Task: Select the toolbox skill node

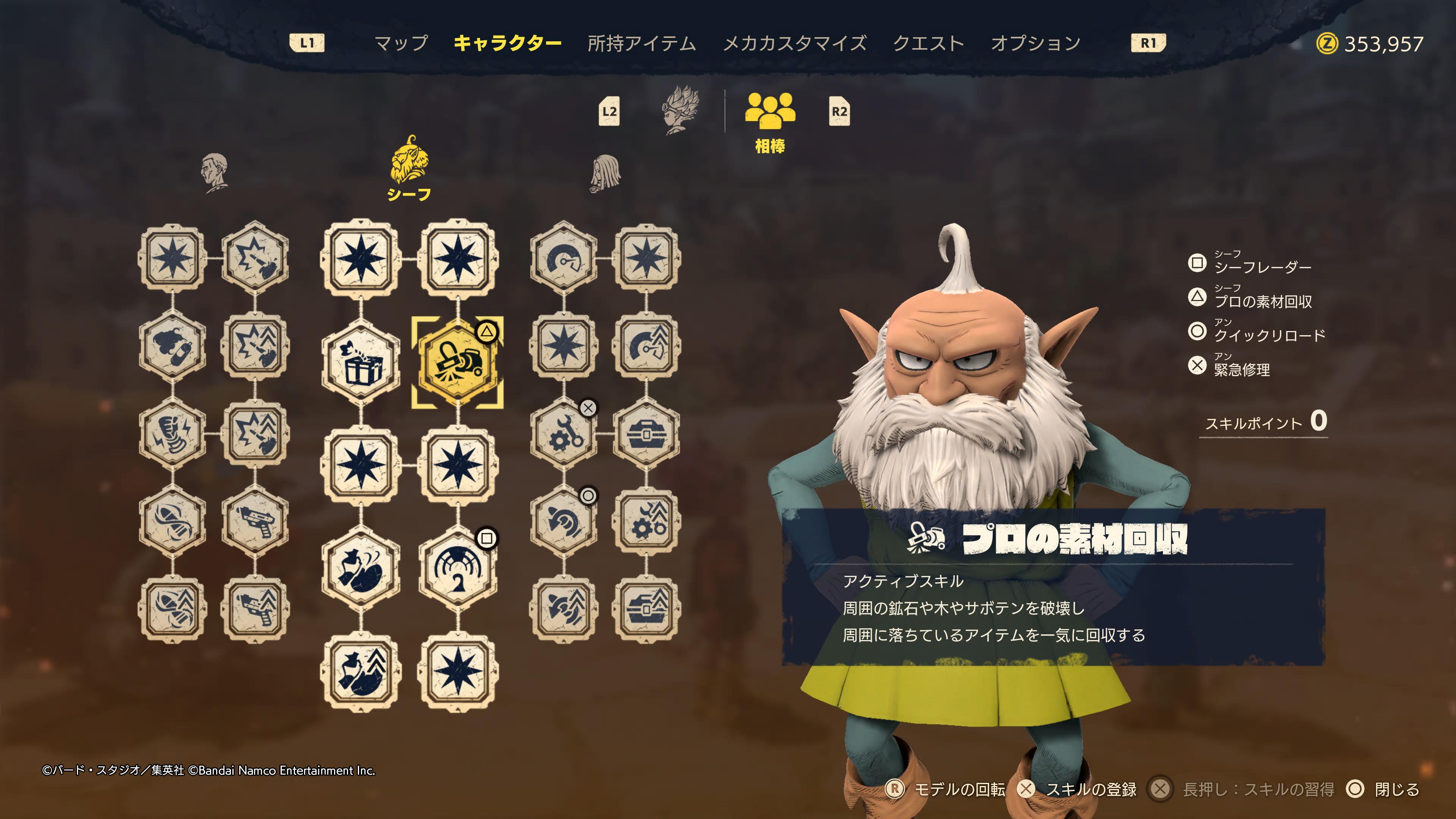Action: [646, 434]
